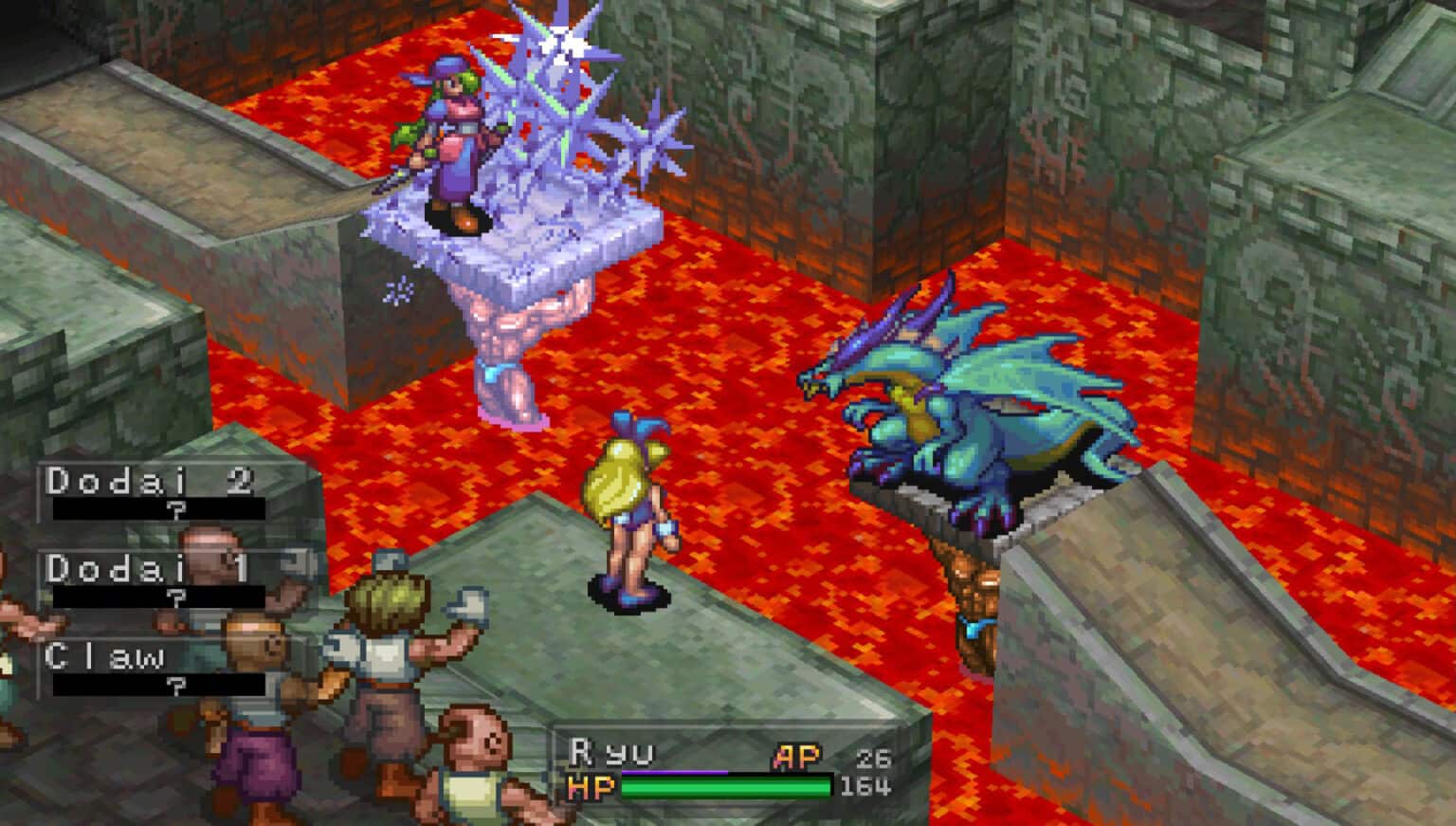Select the Claw enemy name plate
Image resolution: width=1456 pixels, height=826 pixels.
(x=104, y=656)
